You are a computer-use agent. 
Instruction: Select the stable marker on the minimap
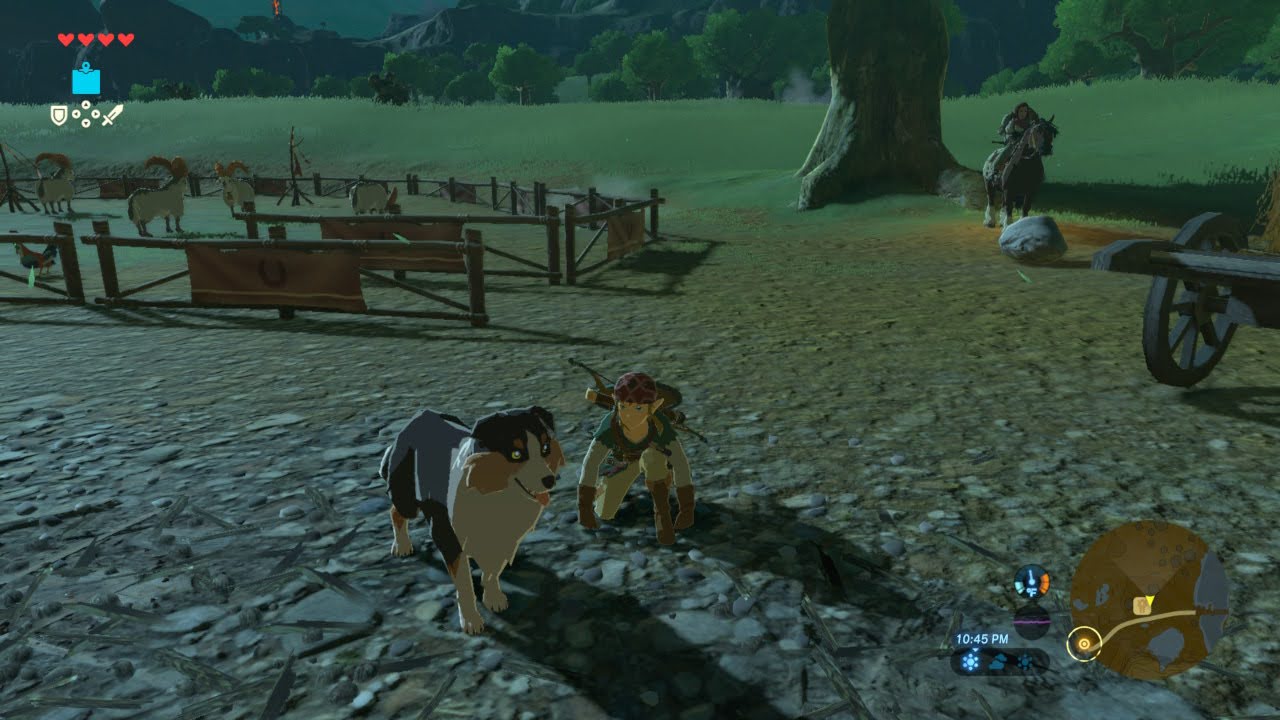pyautogui.click(x=1140, y=606)
